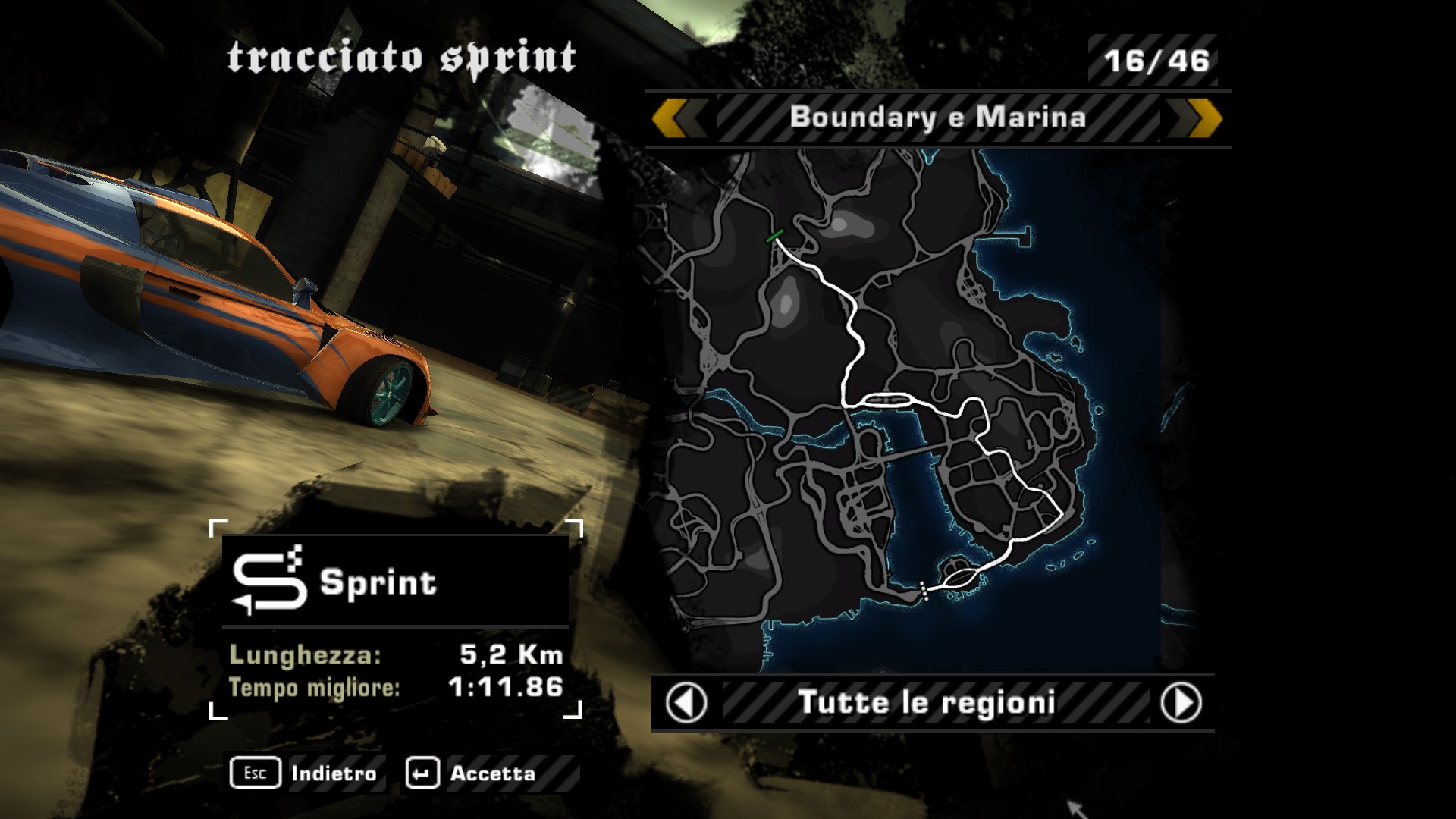This screenshot has width=1456, height=819.
Task: Select the previous region with the left round arrow
Action: (686, 703)
